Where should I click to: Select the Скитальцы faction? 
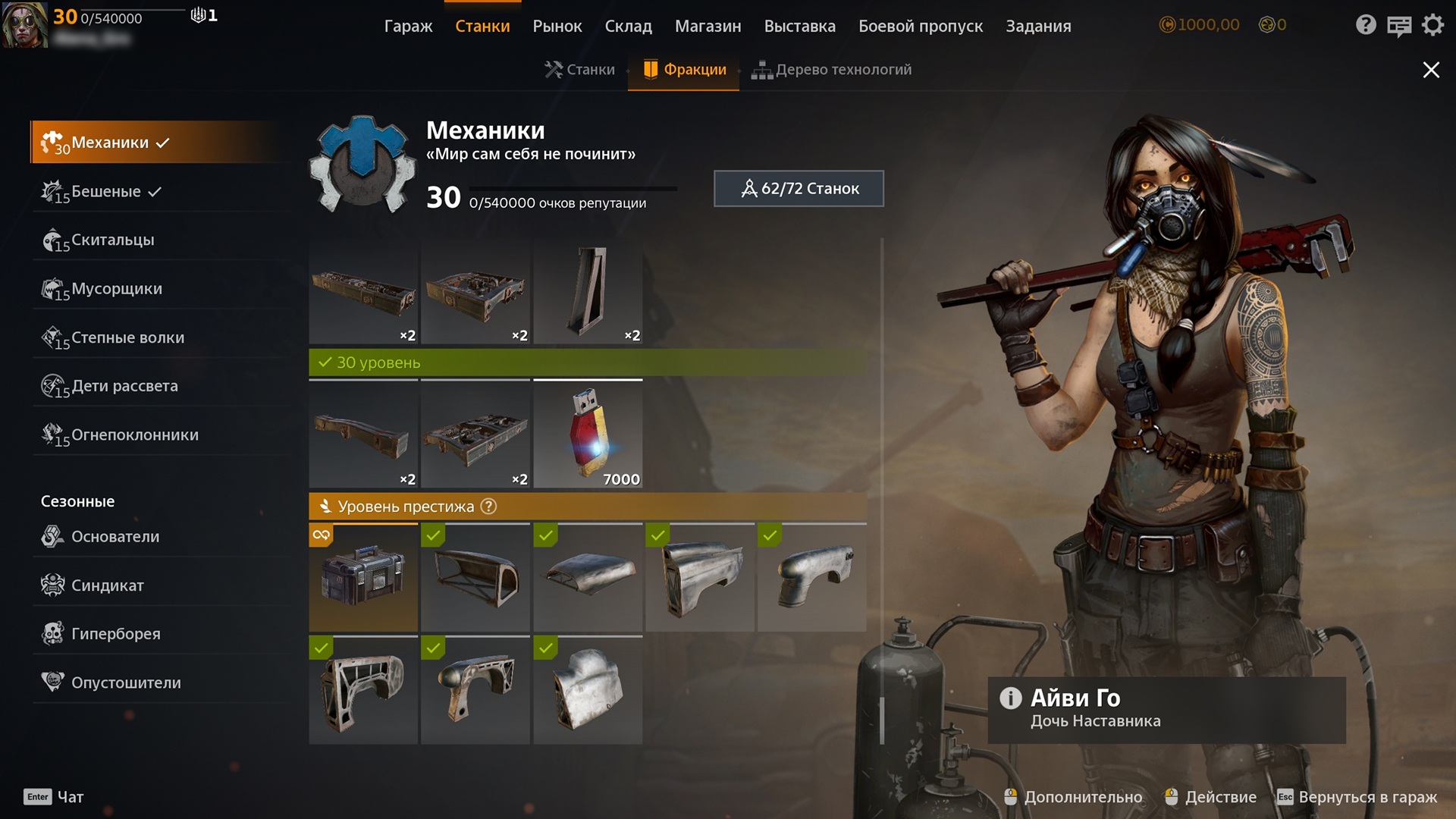(112, 240)
